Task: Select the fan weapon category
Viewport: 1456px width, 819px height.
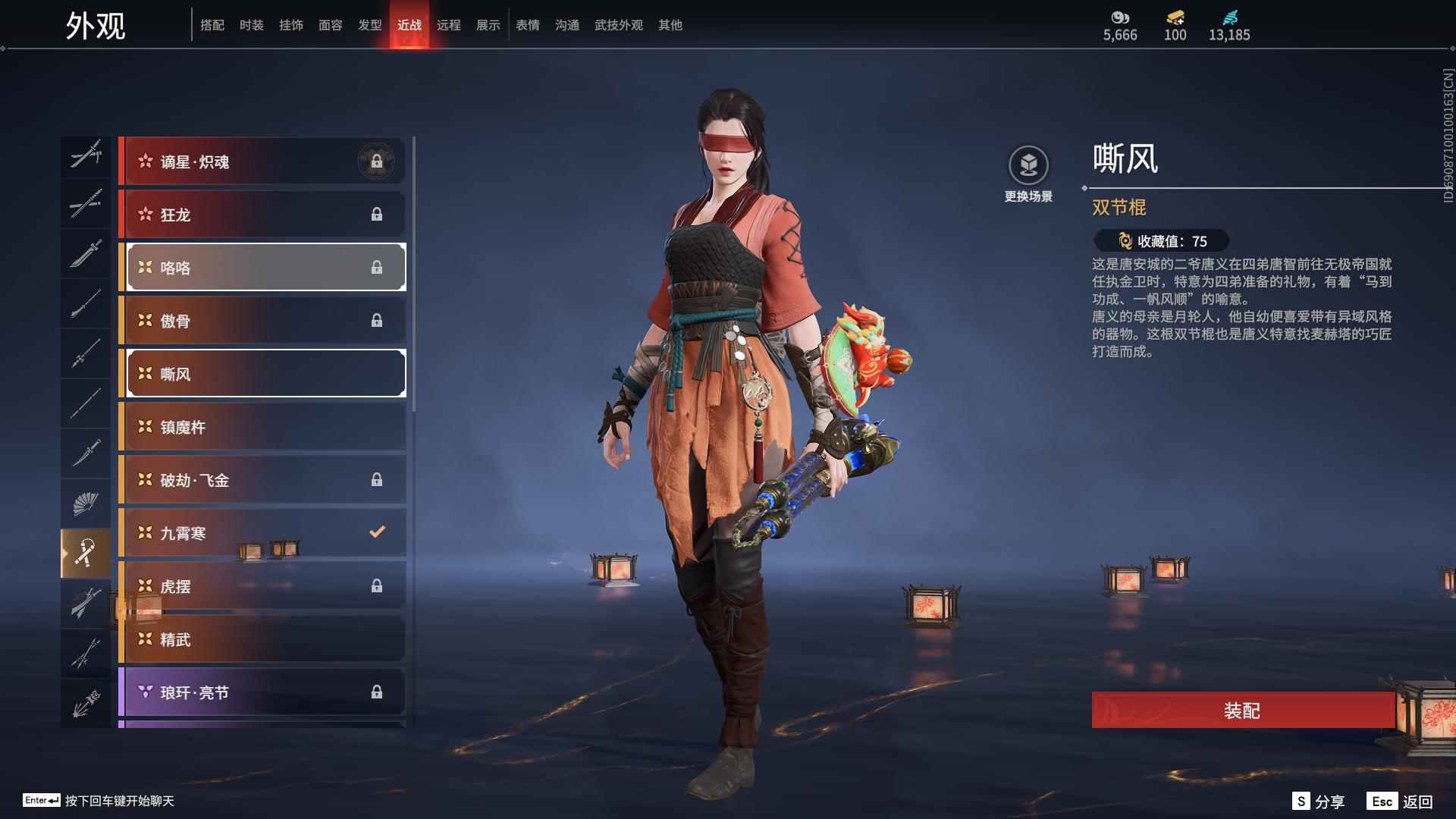Action: coord(86,501)
